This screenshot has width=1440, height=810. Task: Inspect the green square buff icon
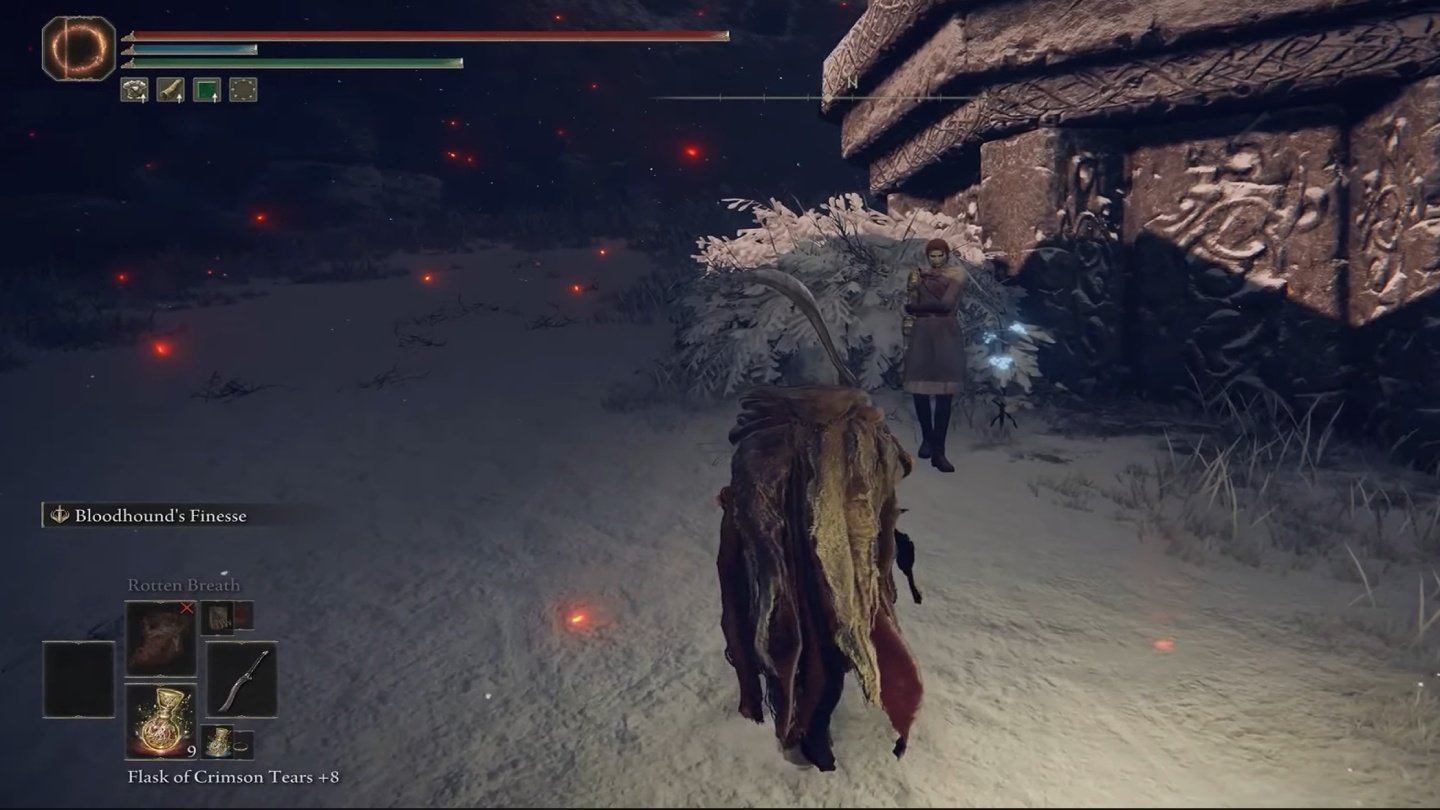click(x=206, y=90)
